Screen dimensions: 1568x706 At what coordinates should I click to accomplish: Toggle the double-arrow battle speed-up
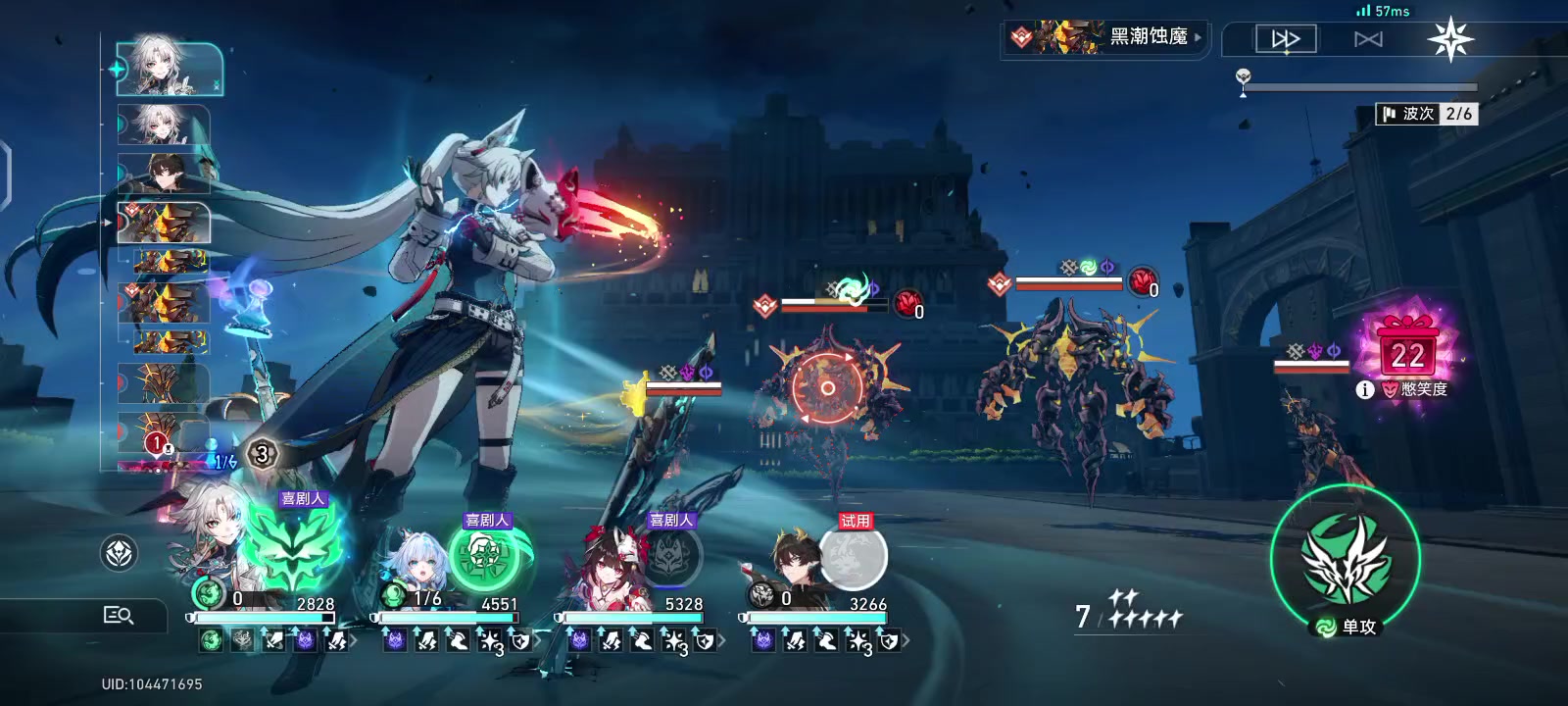click(x=1286, y=39)
